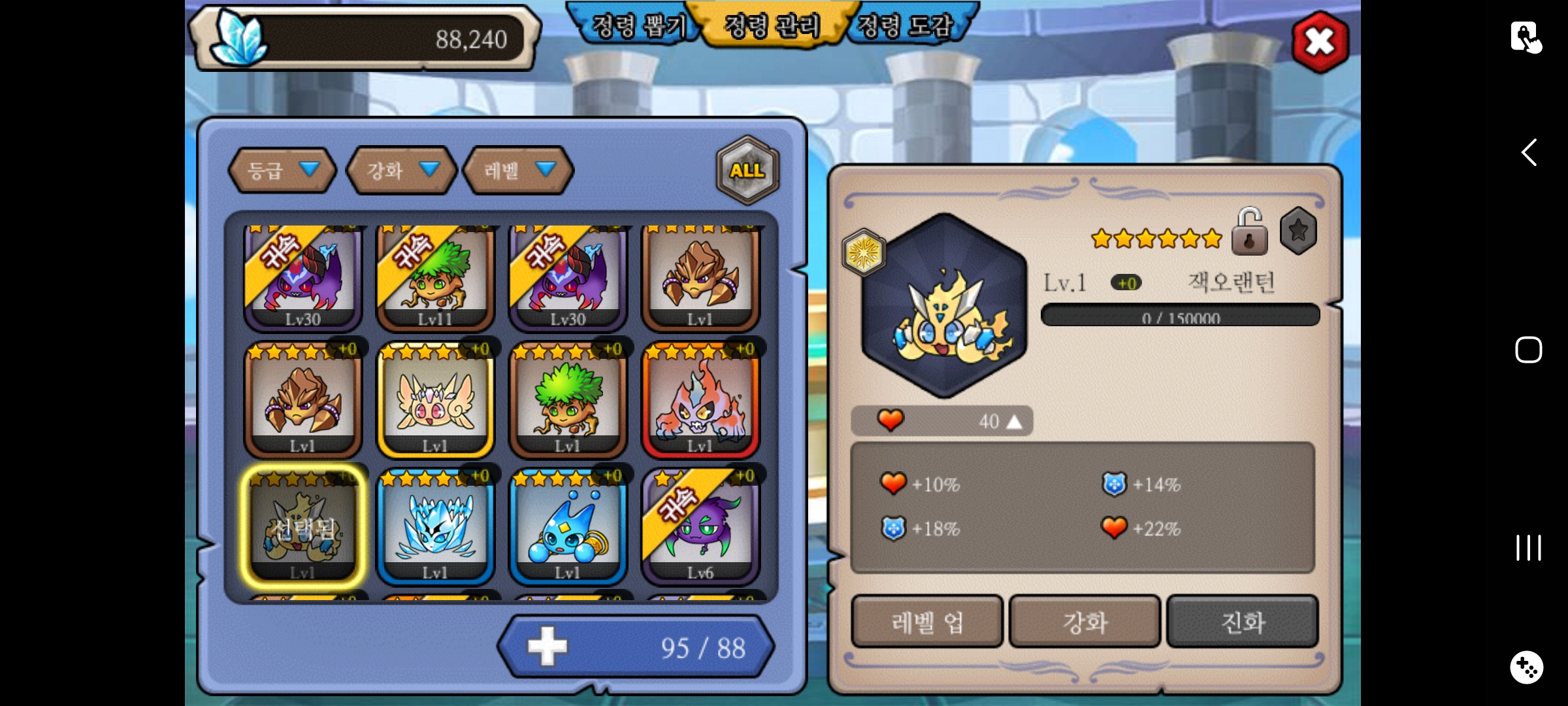Viewport: 1568px width, 706px height.
Task: Tap the 강화 enhance button below stats
Action: [x=1085, y=622]
